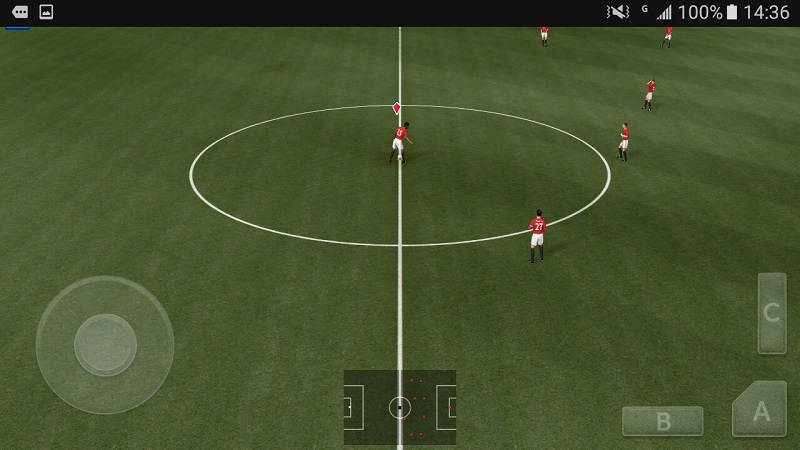Viewport: 800px width, 450px height.
Task: Tap the B action button
Action: click(662, 421)
